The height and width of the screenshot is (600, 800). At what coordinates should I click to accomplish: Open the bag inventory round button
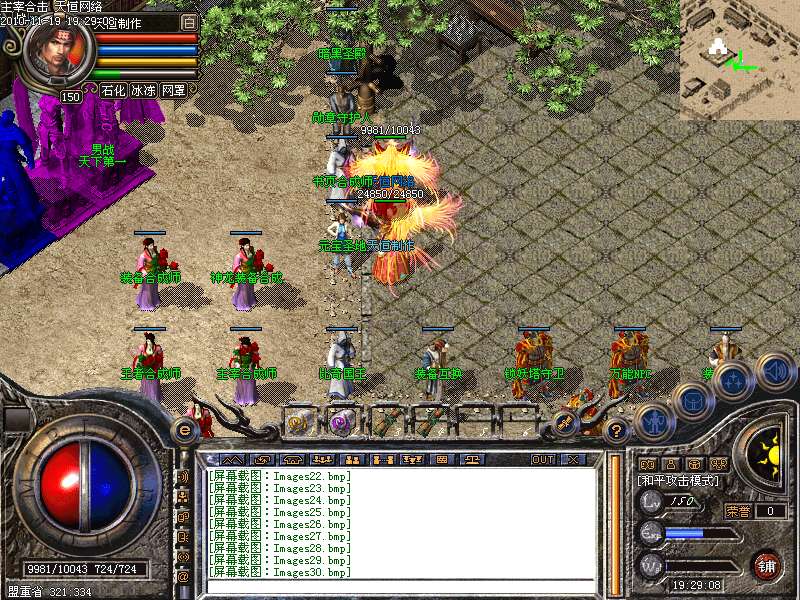point(692,402)
